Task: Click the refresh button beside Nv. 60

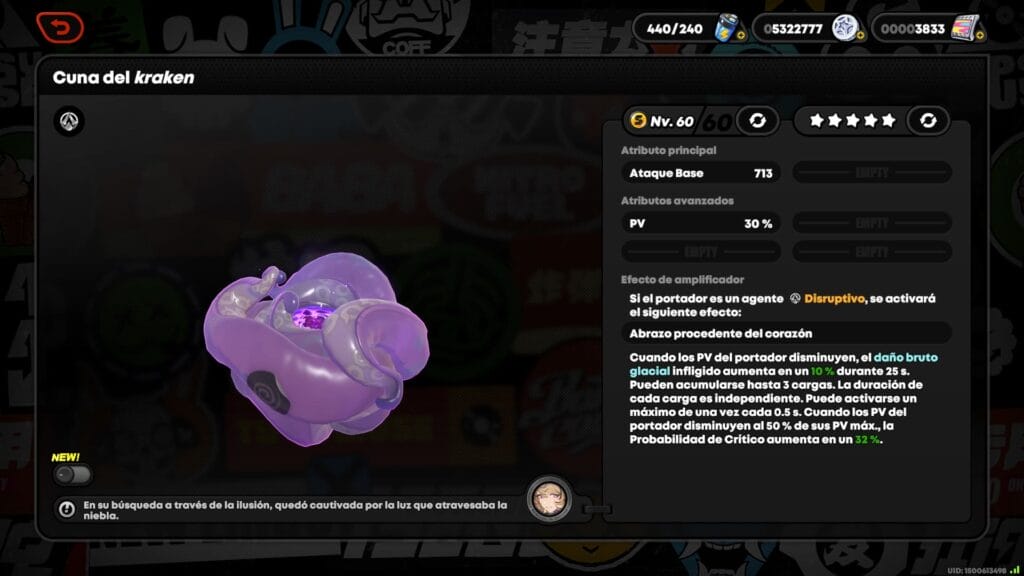Action: [757, 121]
